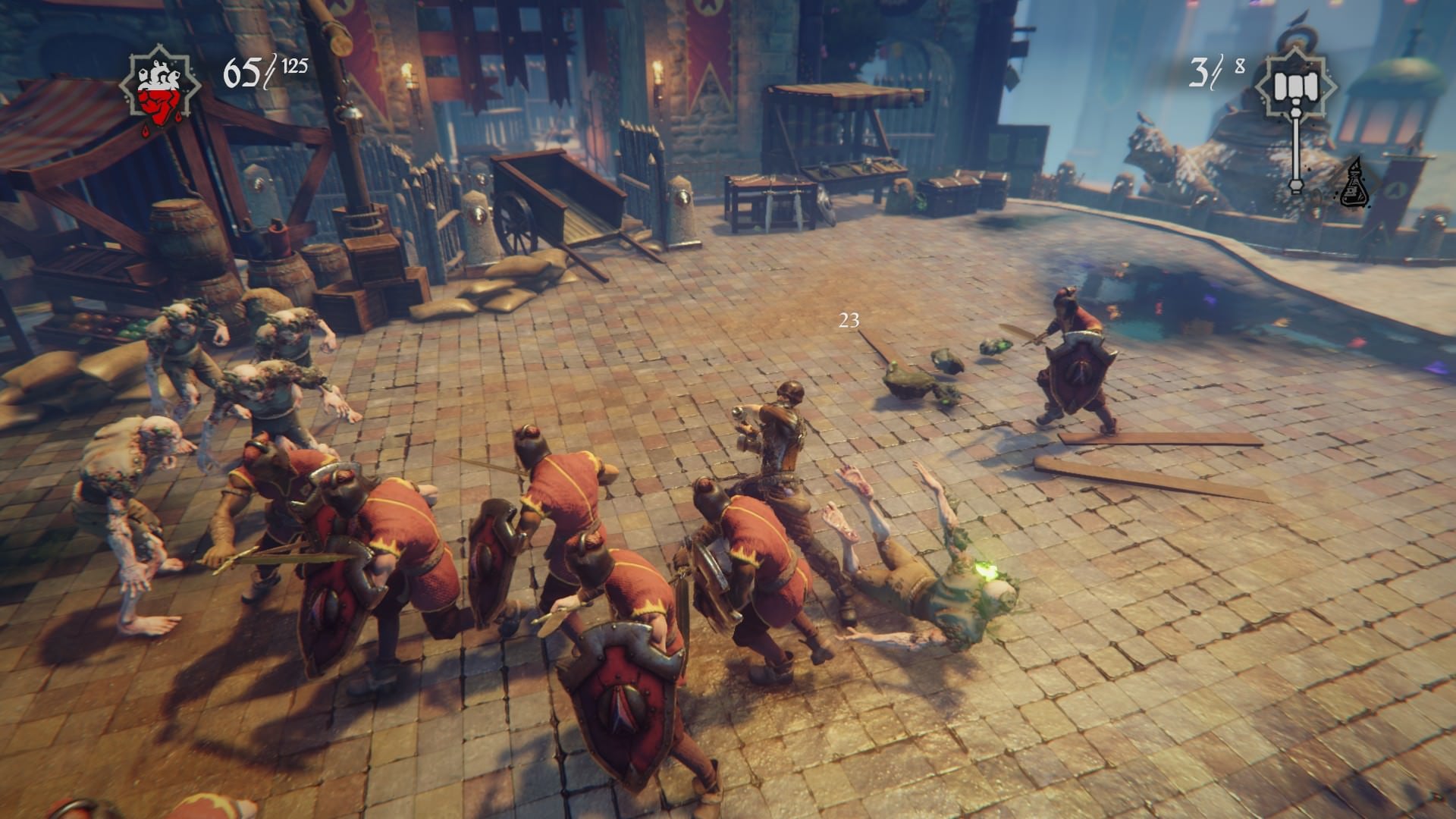The width and height of the screenshot is (1456, 819).
Task: Click the heart emblem health icon
Action: click(x=159, y=89)
